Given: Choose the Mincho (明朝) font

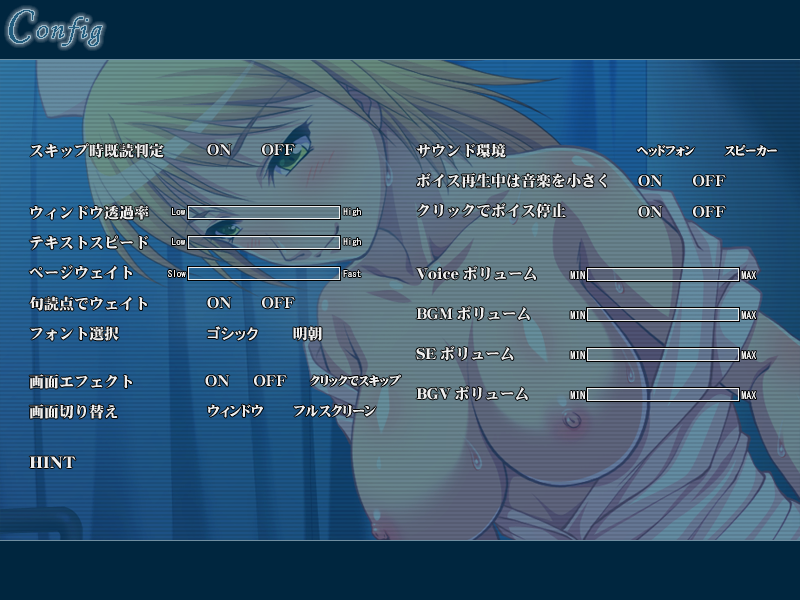Looking at the screenshot, I should click(x=307, y=334).
